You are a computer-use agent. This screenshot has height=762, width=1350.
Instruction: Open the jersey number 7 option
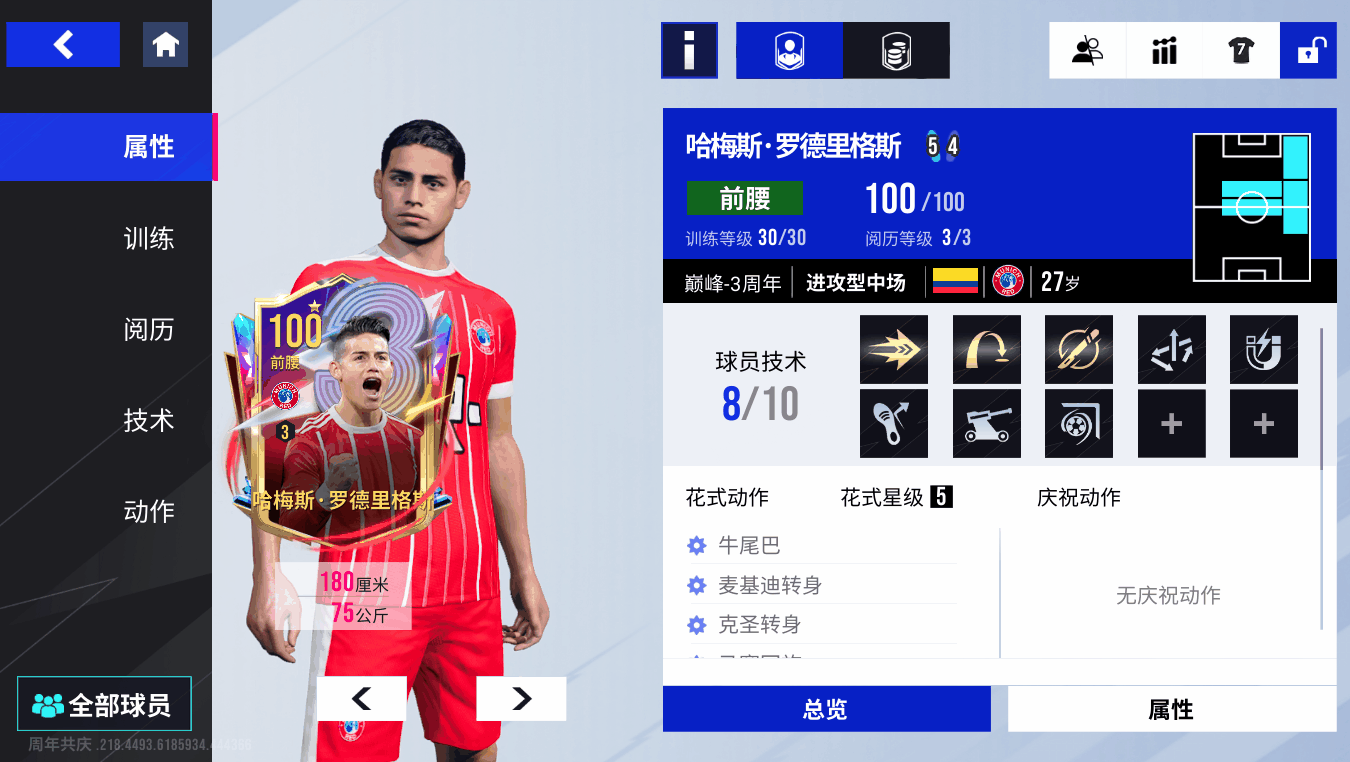[x=1241, y=50]
